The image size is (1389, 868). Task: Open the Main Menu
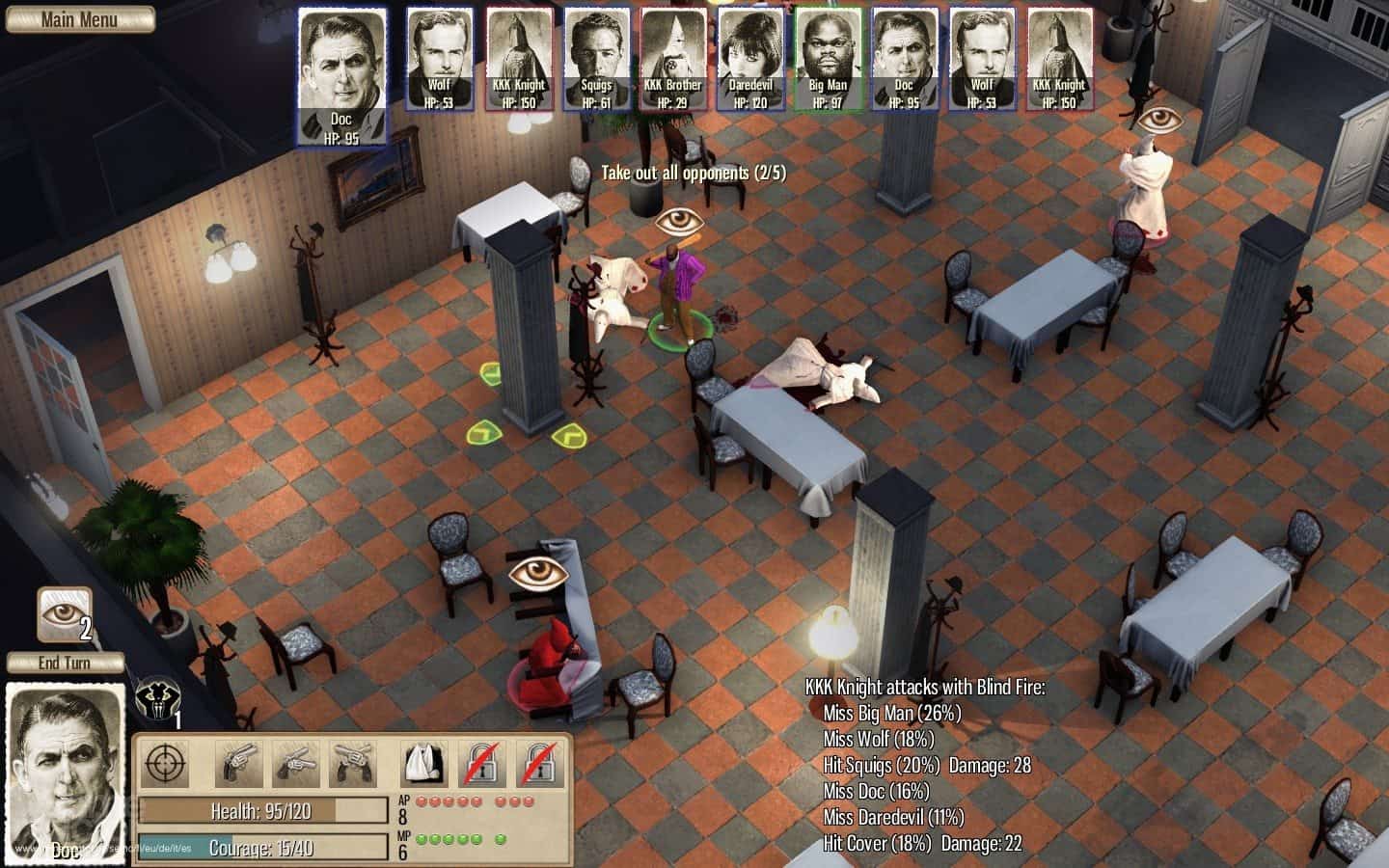(79, 20)
